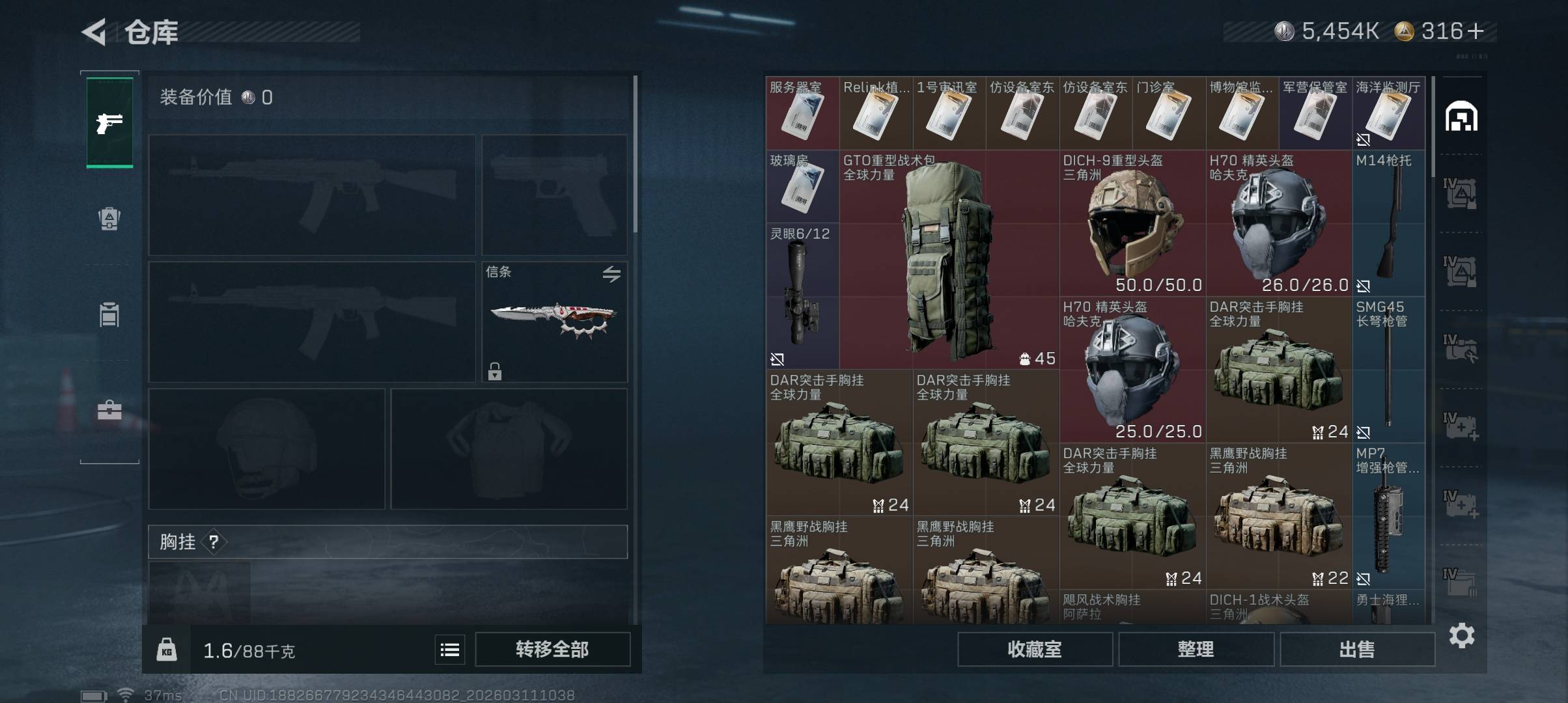Open the 收藏室 collection room
The image size is (1568, 703).
[x=1034, y=650]
